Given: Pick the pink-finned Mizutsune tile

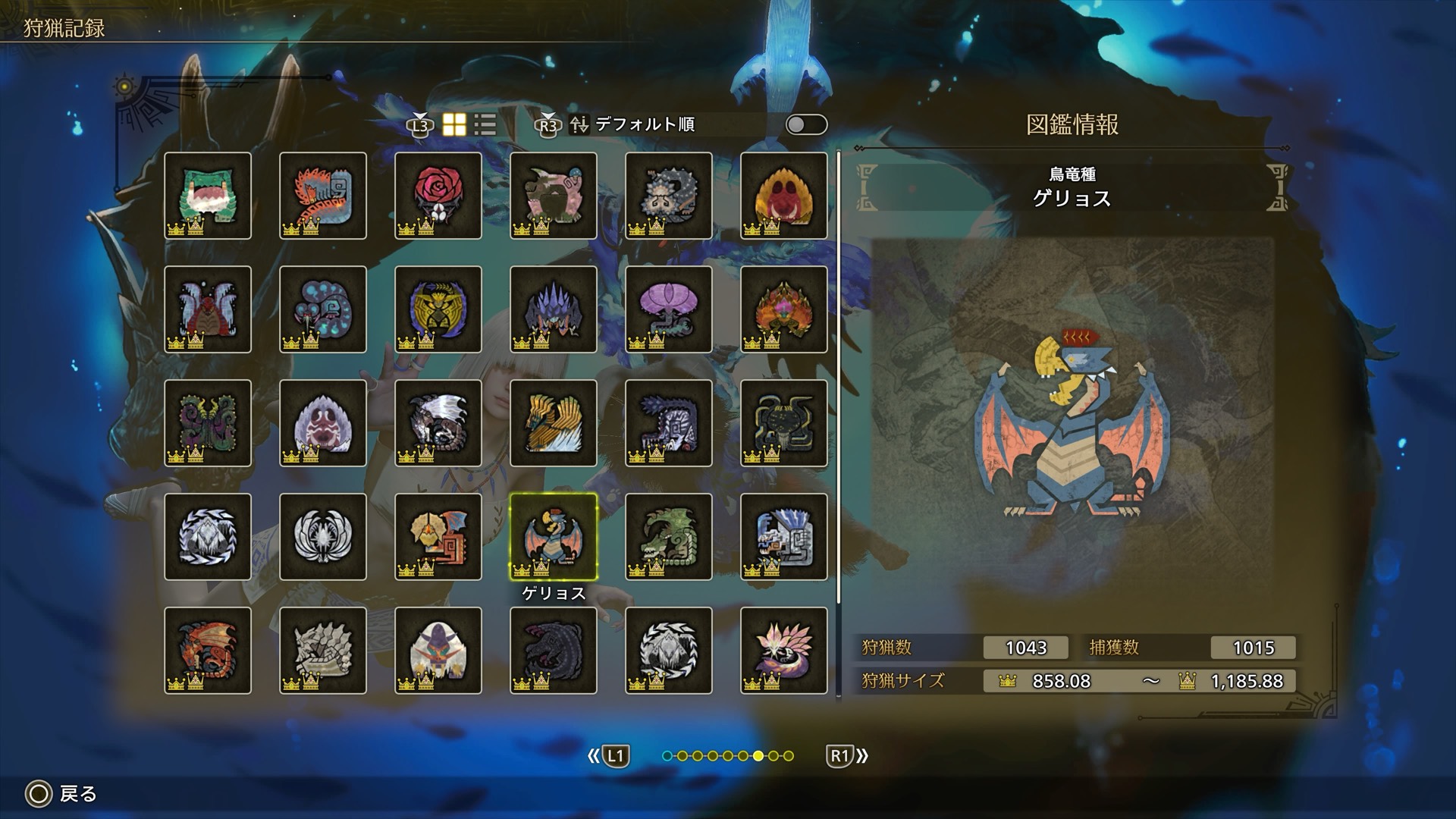Looking at the screenshot, I should coord(784,651).
